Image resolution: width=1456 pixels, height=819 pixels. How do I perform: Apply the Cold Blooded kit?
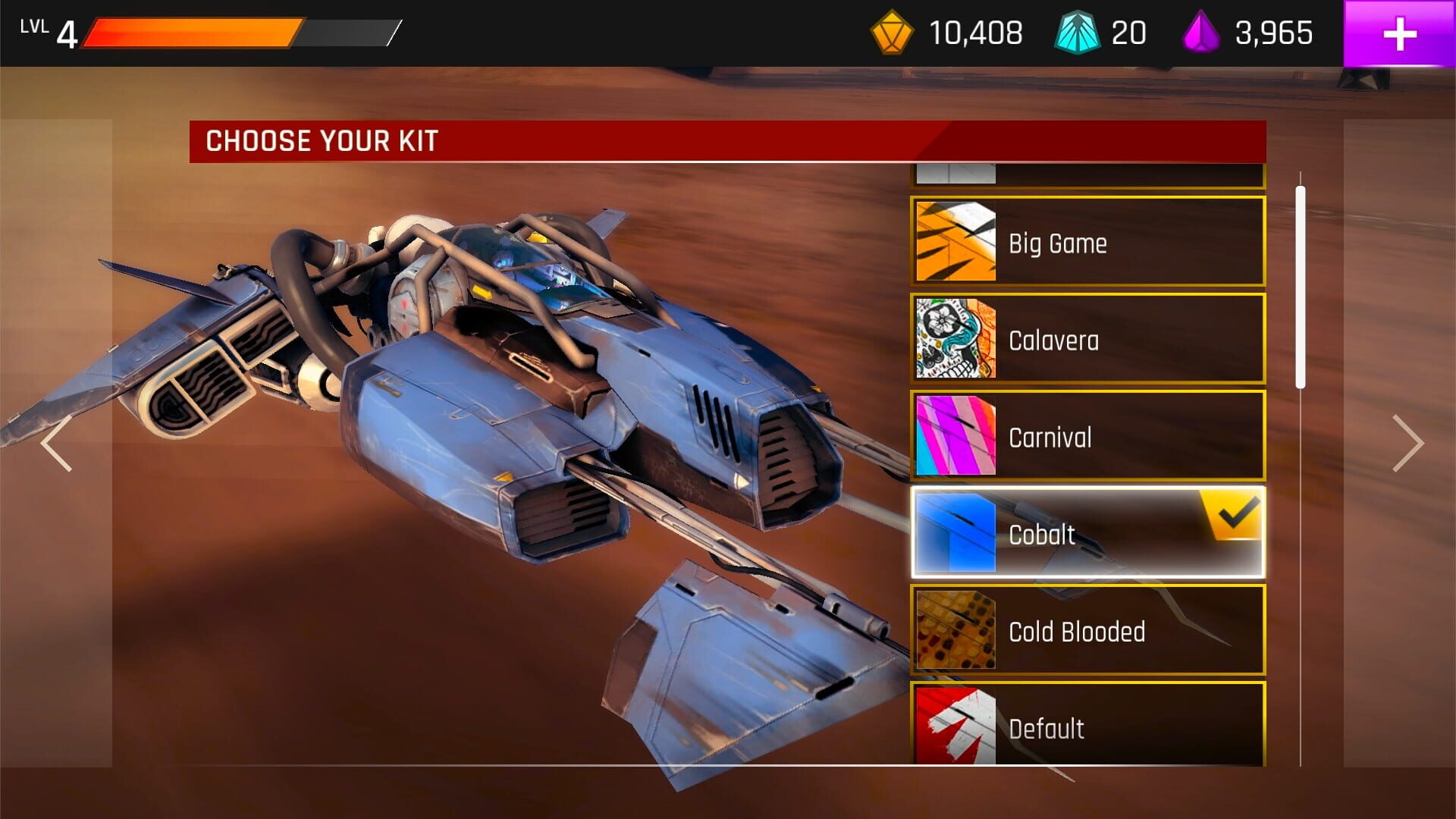point(1087,630)
